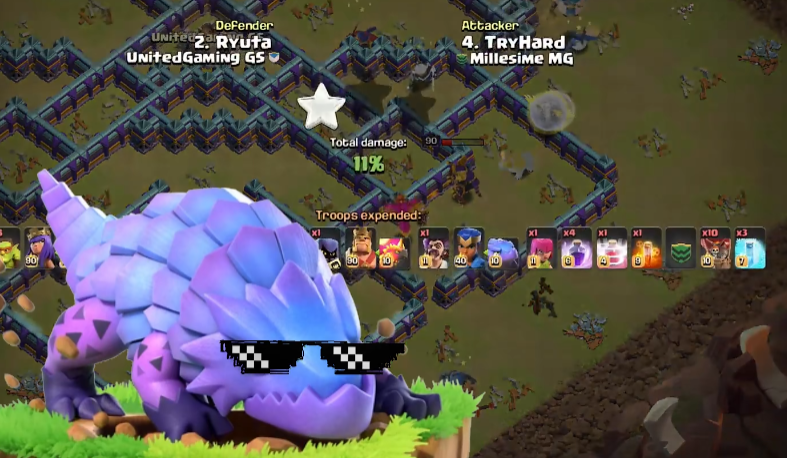Select the icy blue Freeze spell marked x3
This screenshot has height=458, width=787.
(x=749, y=248)
